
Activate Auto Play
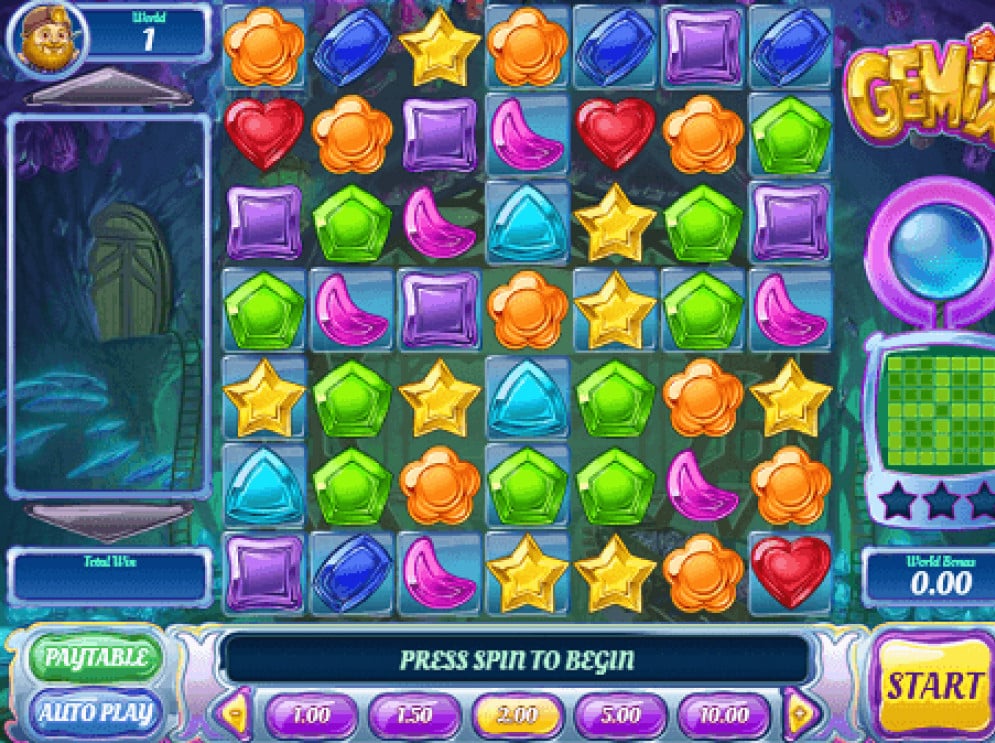(x=95, y=712)
